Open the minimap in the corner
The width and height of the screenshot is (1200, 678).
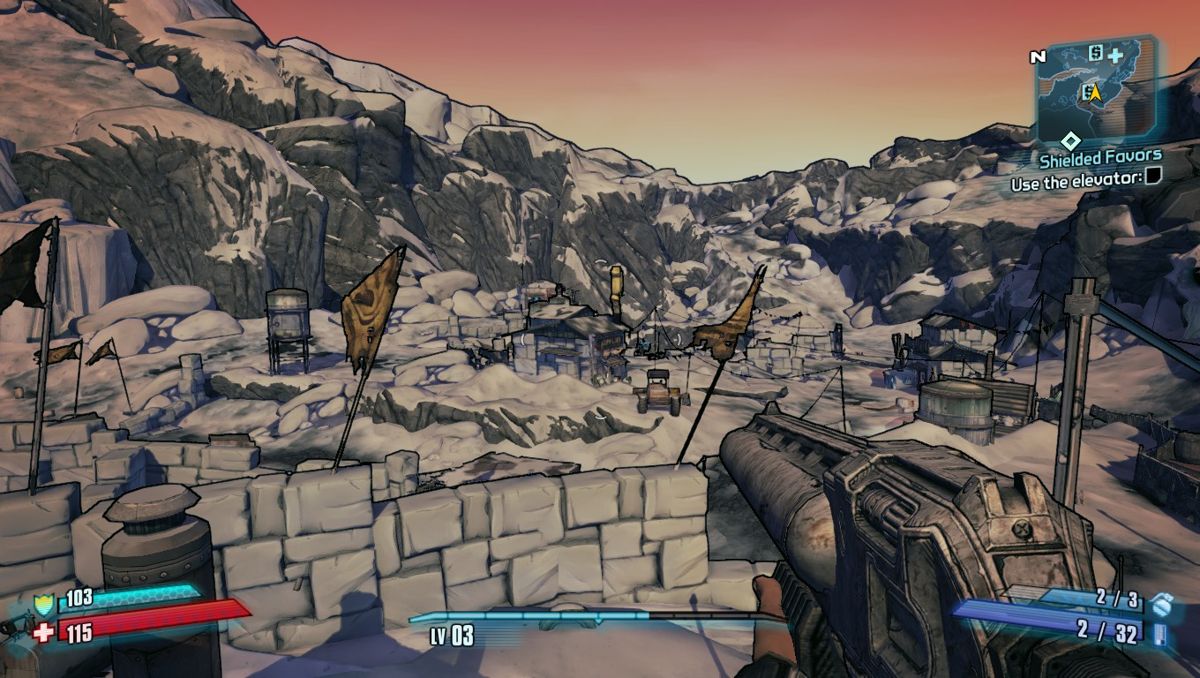tap(1099, 87)
